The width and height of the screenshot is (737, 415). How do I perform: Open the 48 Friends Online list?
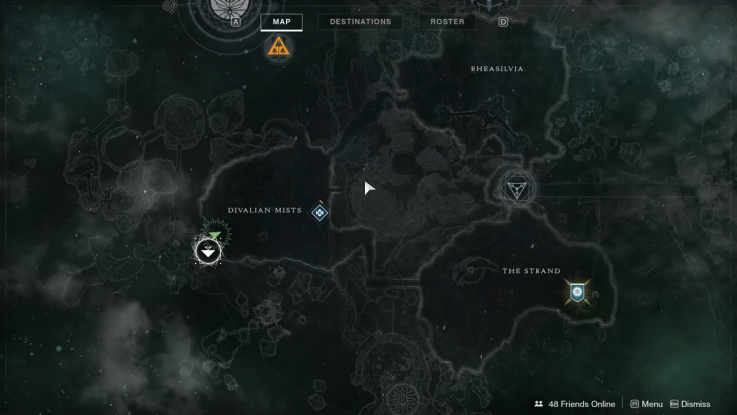tap(575, 404)
